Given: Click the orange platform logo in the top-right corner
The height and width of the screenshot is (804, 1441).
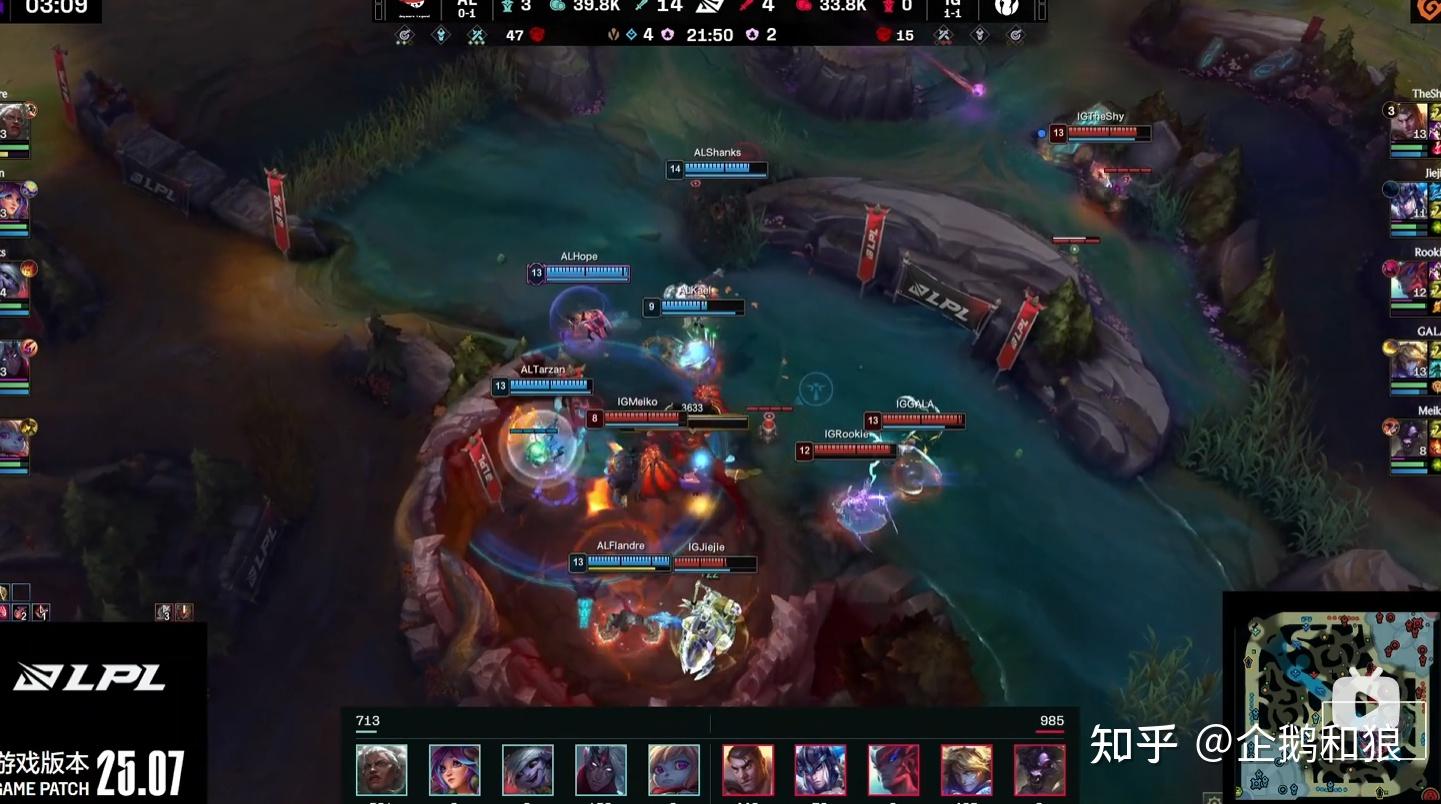Looking at the screenshot, I should point(1428,10).
